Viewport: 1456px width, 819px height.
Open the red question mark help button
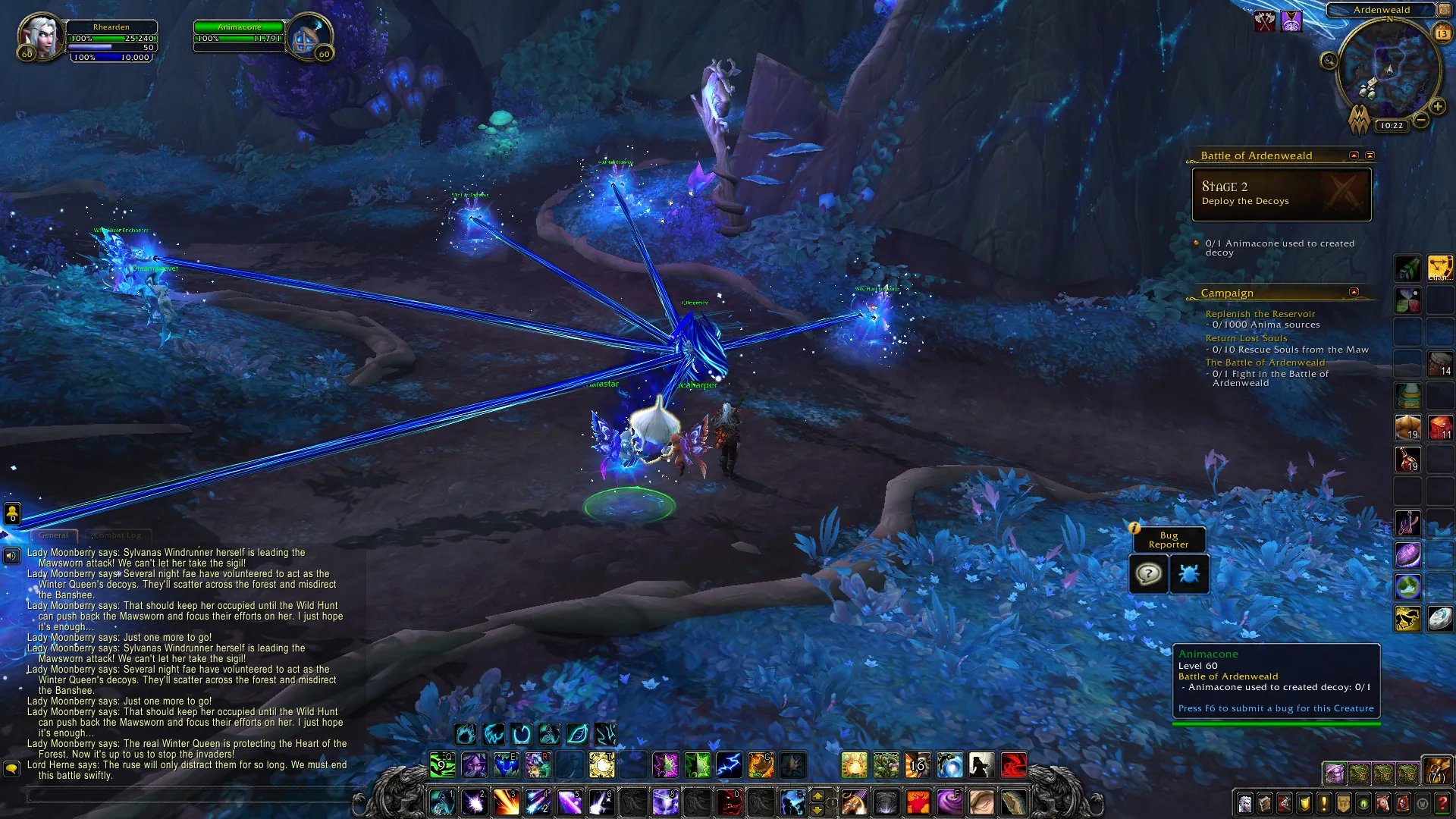[1442, 803]
